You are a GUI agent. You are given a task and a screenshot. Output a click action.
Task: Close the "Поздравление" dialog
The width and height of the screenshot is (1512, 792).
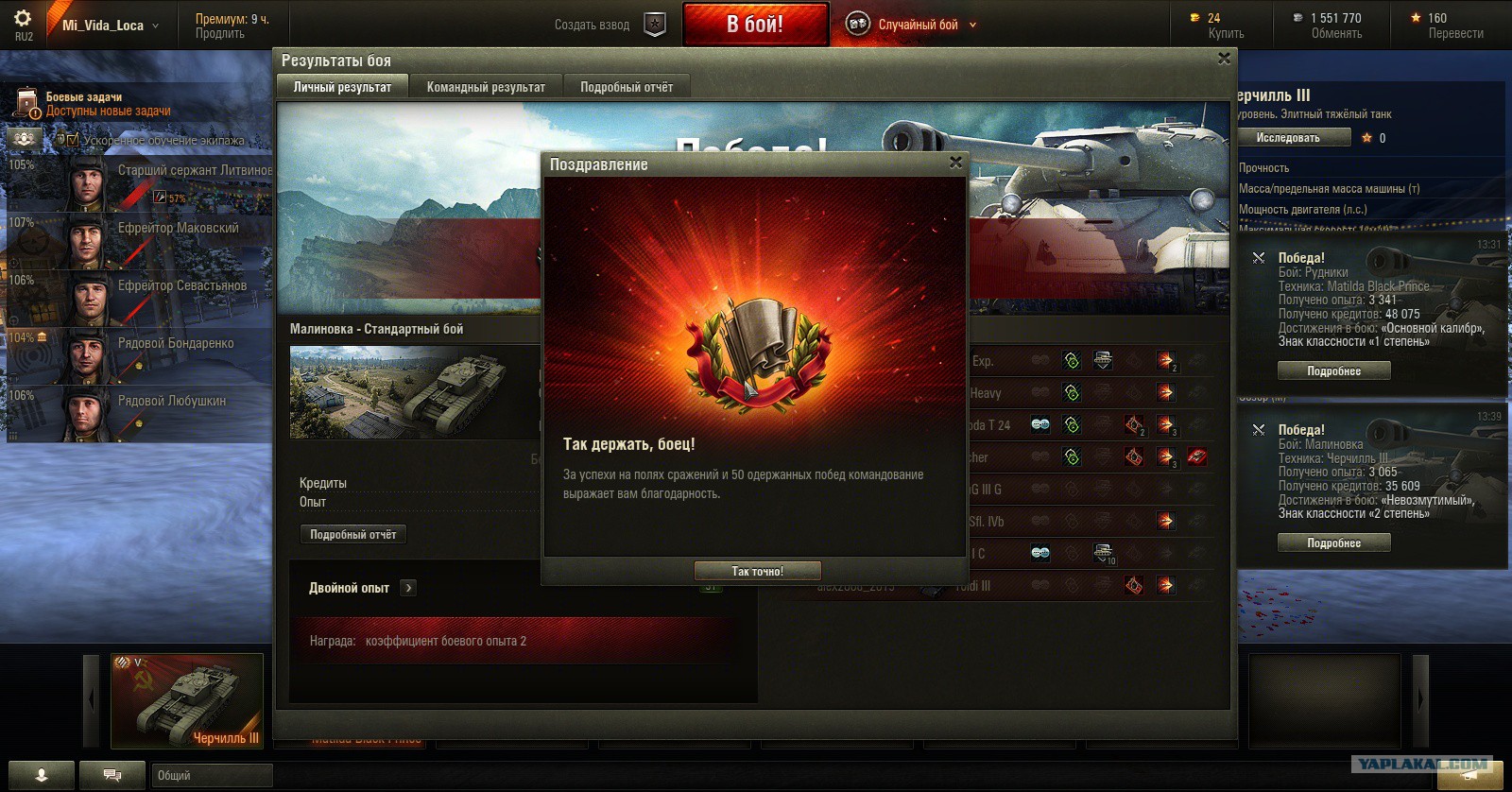(955, 163)
